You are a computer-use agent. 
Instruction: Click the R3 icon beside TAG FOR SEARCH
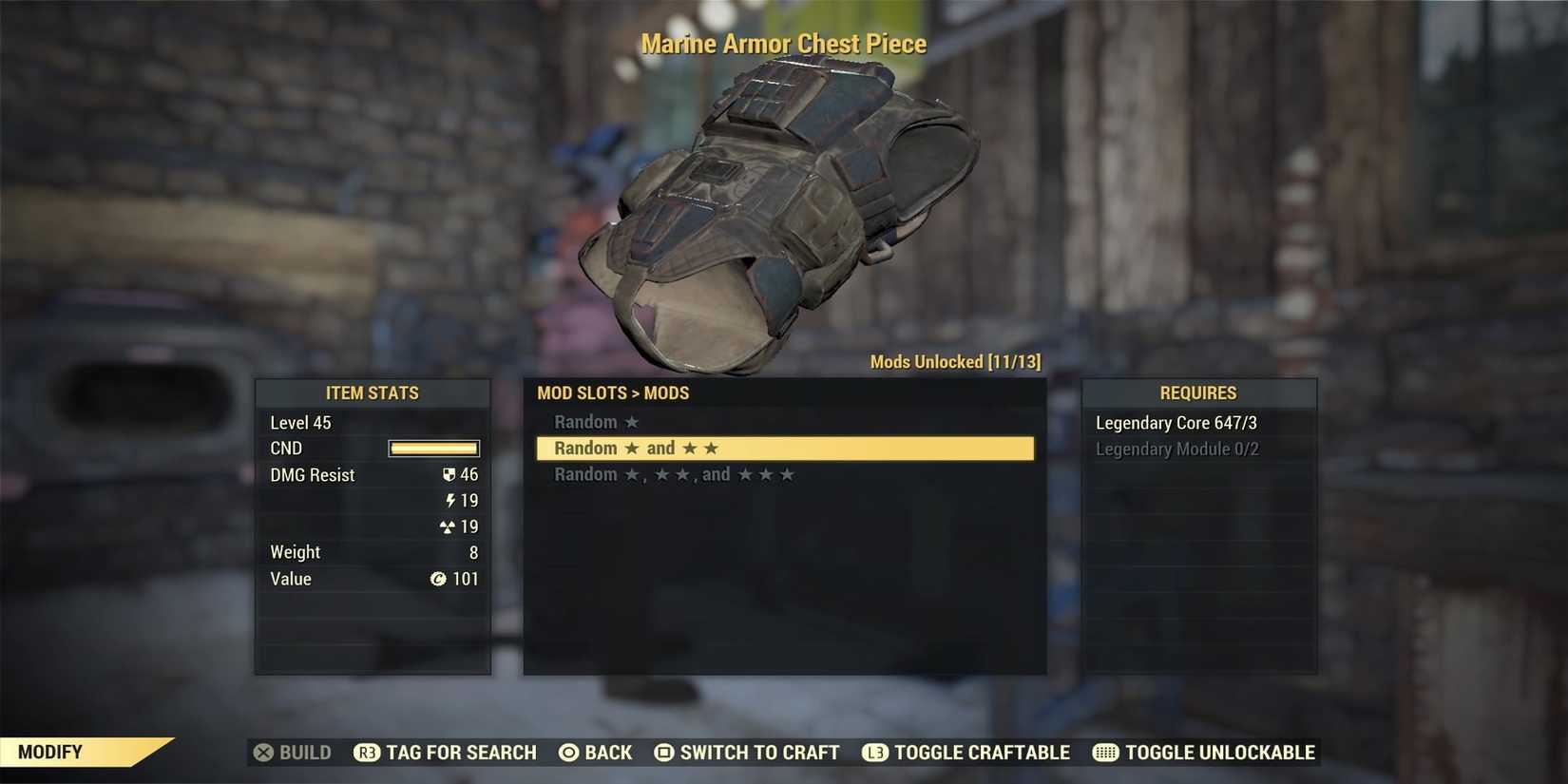[x=366, y=752]
